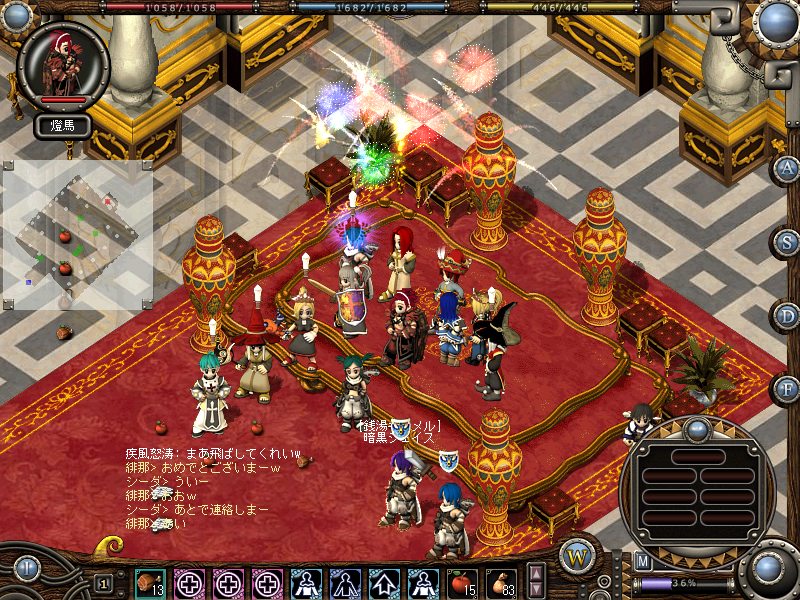800x600 pixels.
Task: Activate the up-arrow skill icon
Action: pyautogui.click(x=384, y=582)
